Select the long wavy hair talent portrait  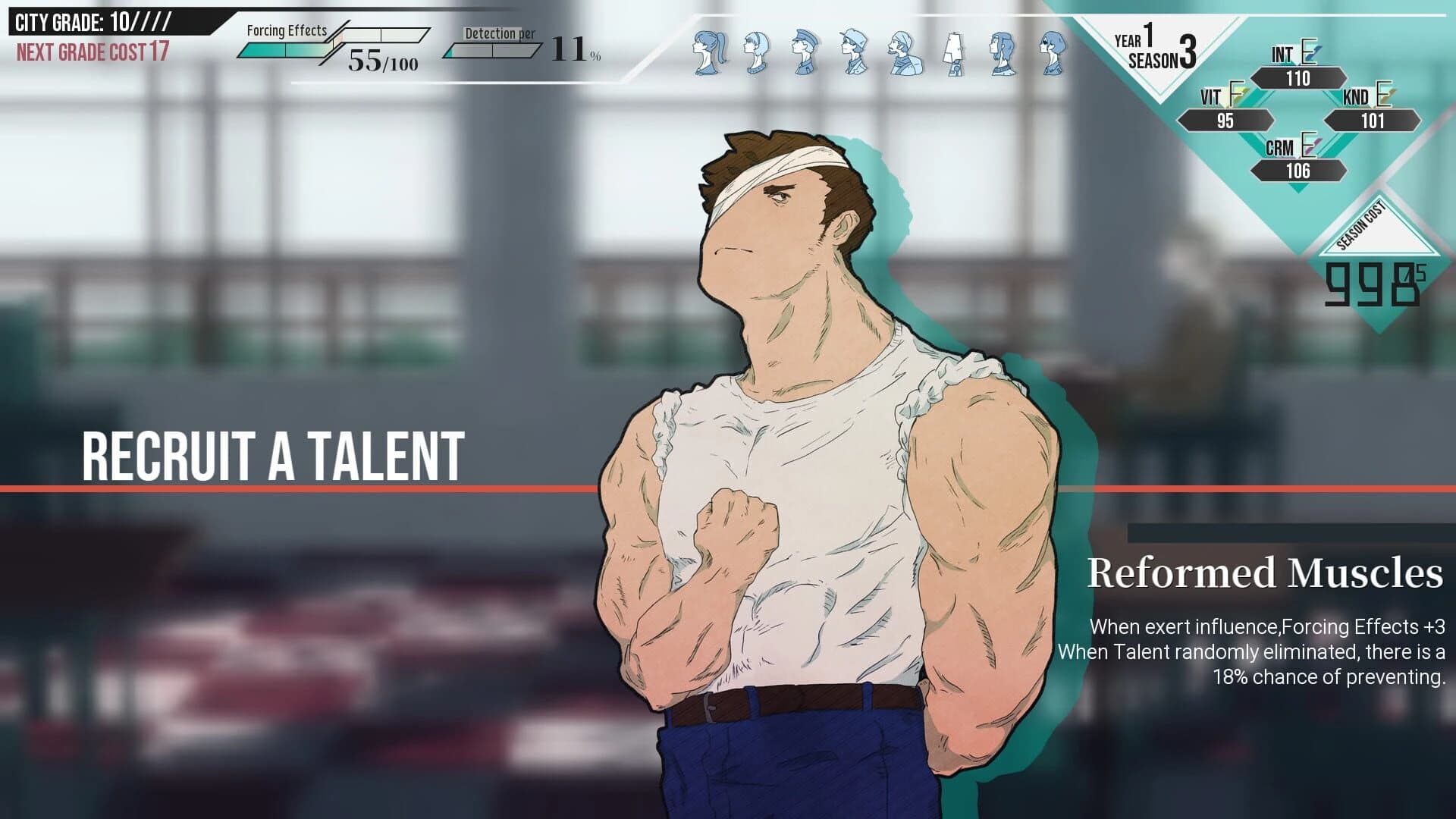[1003, 53]
